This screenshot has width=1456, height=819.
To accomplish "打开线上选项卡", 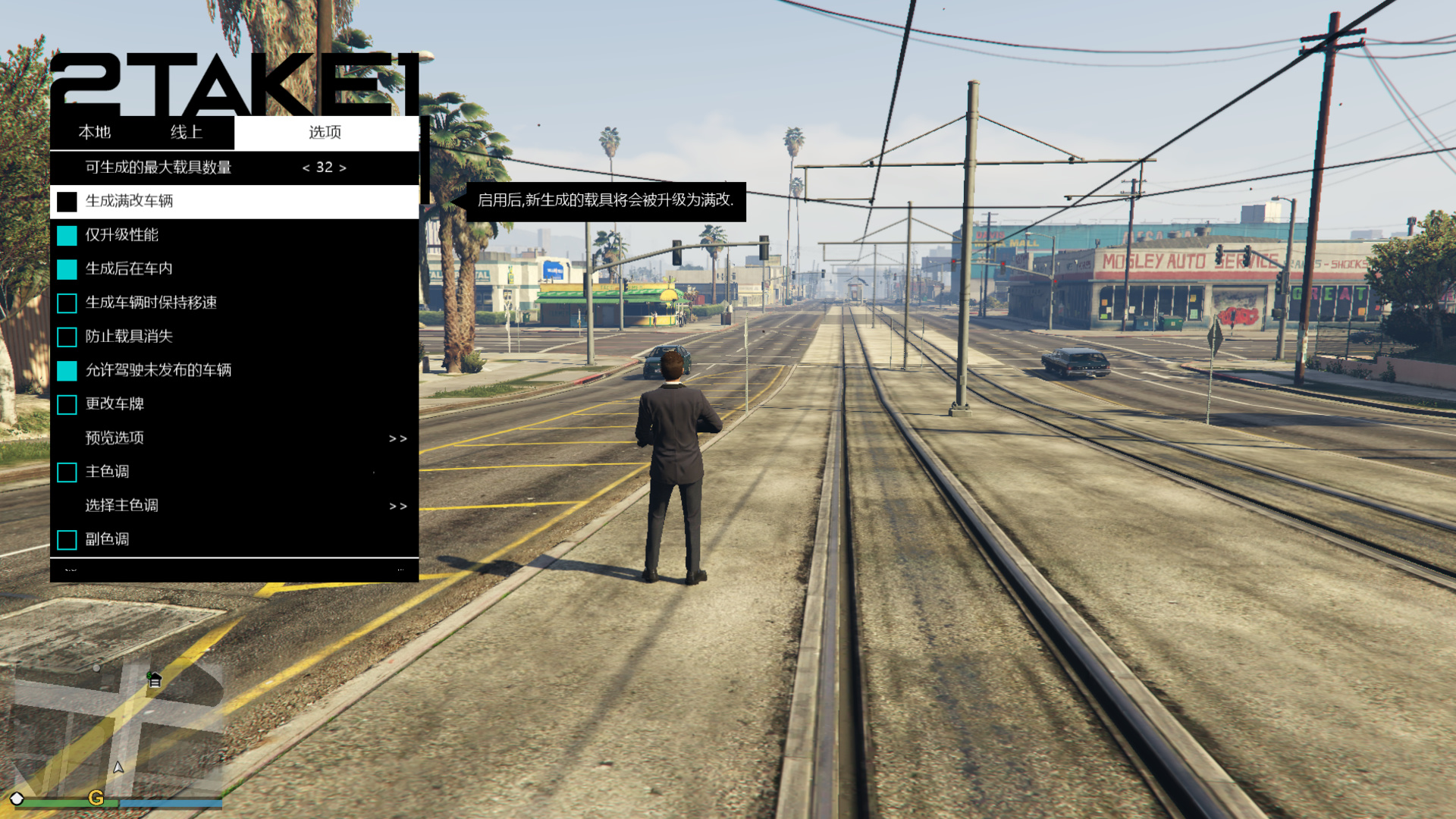I will pyautogui.click(x=186, y=132).
